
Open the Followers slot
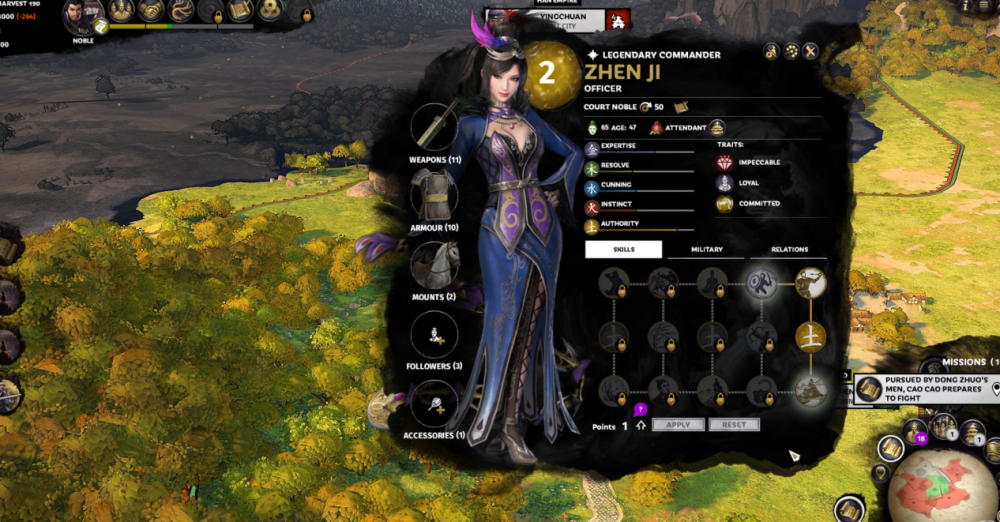click(x=434, y=335)
